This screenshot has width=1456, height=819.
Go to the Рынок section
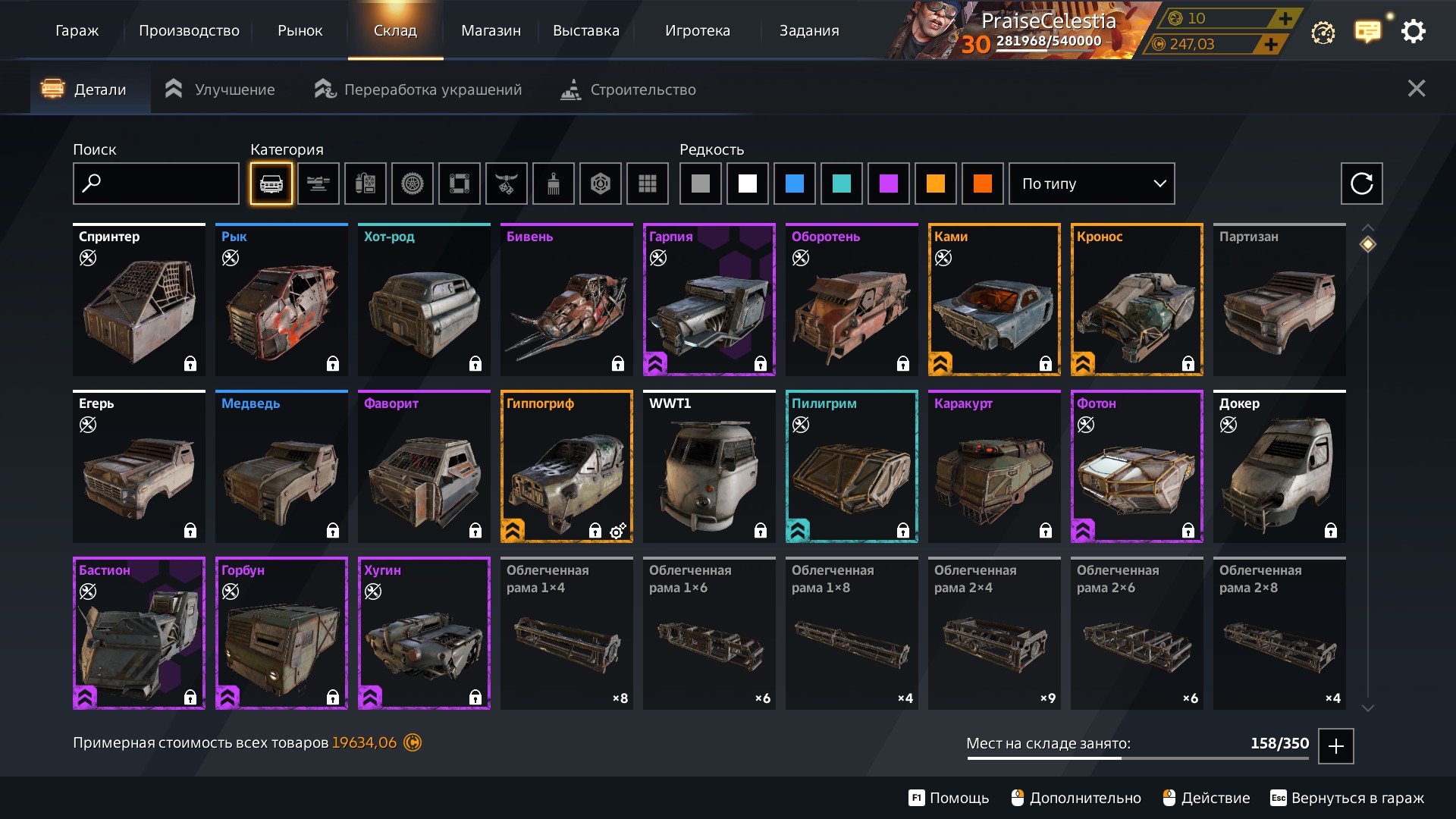pos(300,31)
